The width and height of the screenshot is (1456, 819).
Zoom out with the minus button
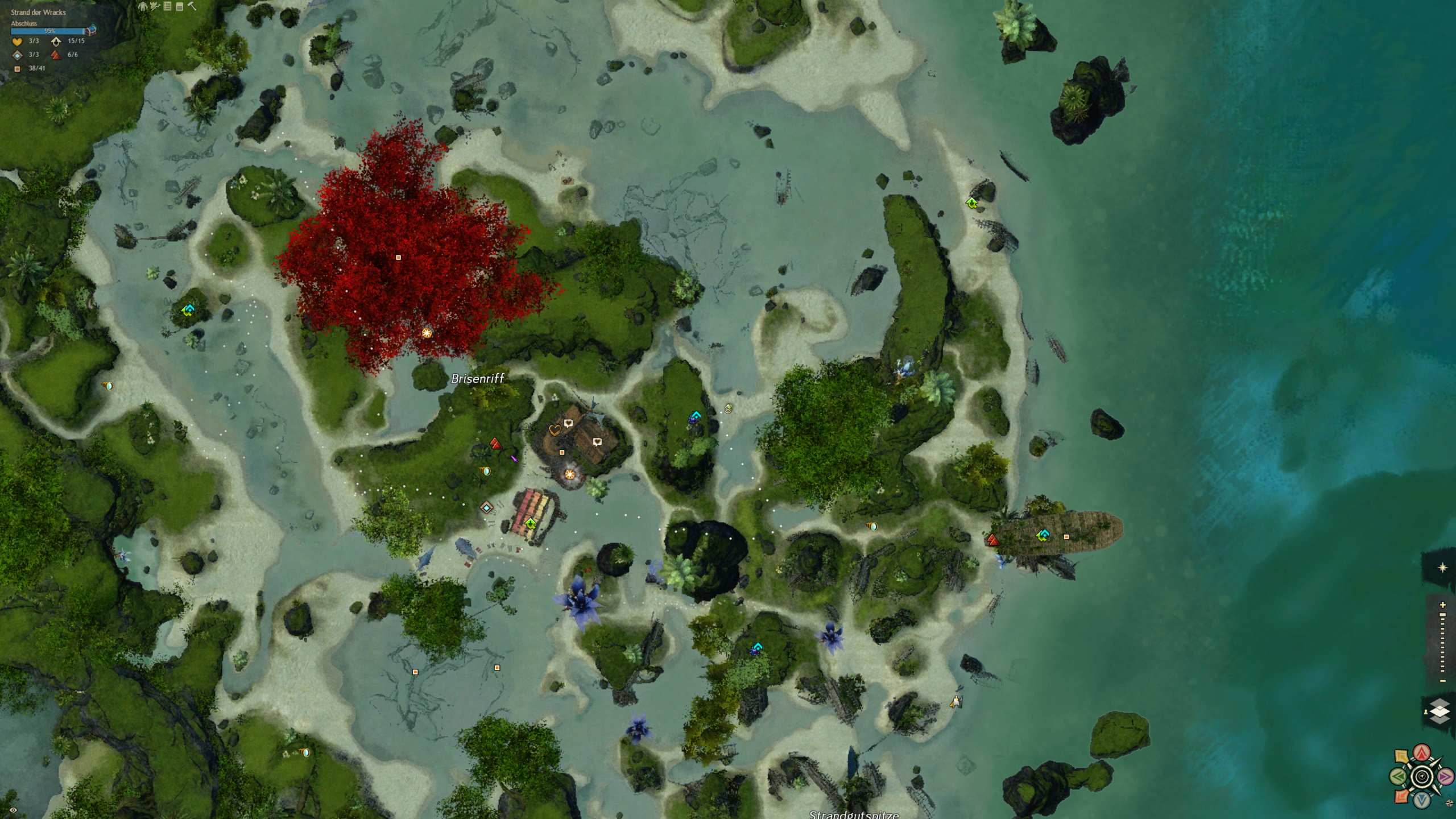(x=1442, y=681)
